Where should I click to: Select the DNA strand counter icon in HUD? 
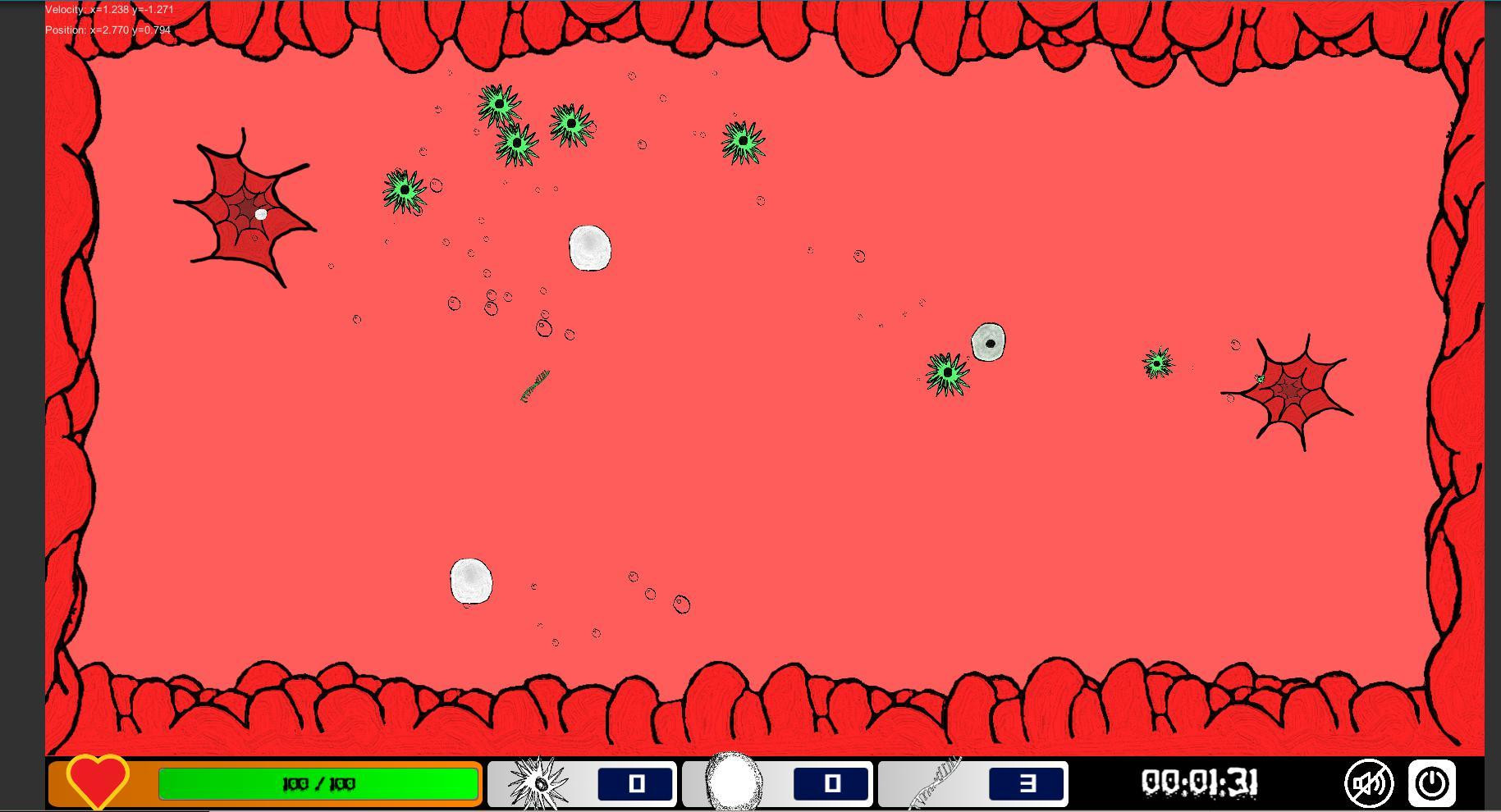click(931, 783)
